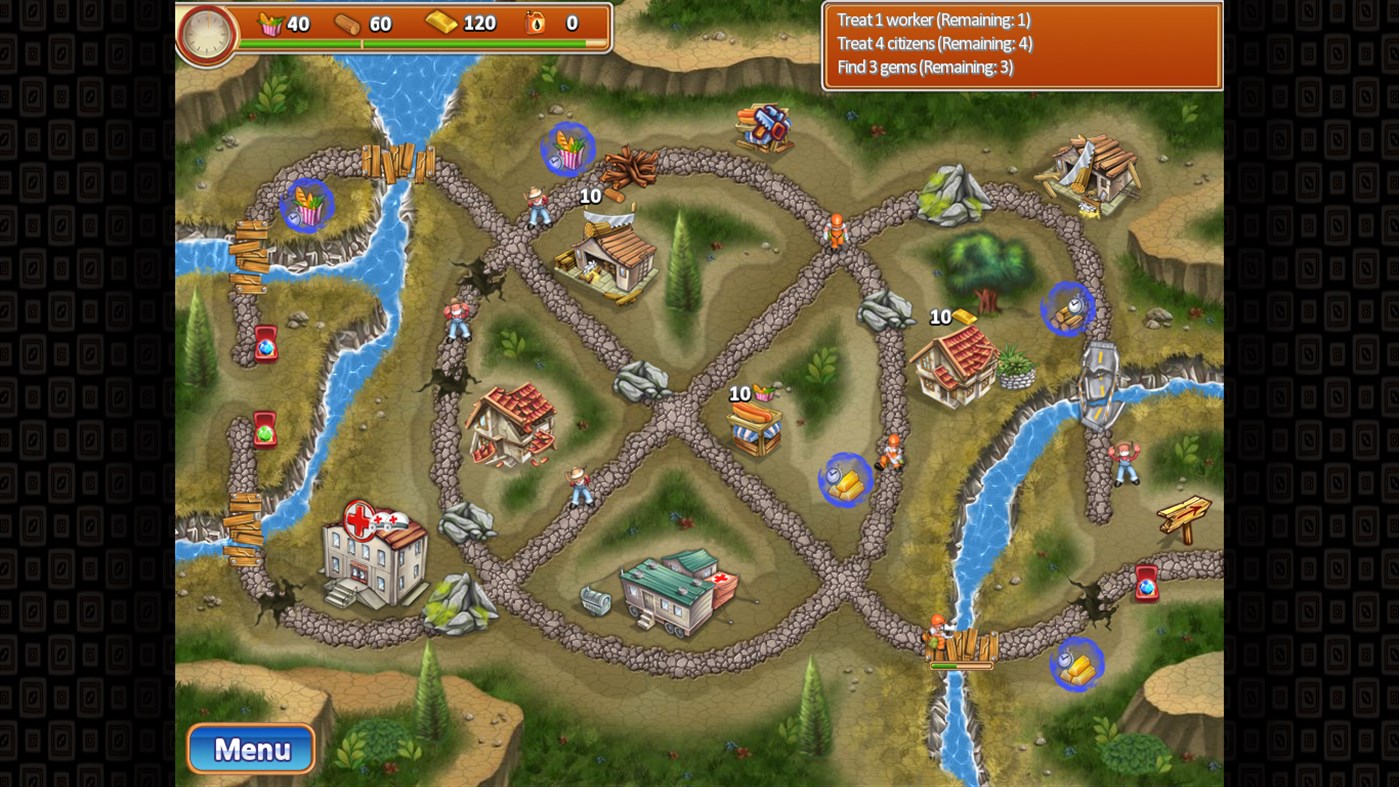Click the empty fuel canister icon
The image size is (1399, 787).
pos(534,22)
